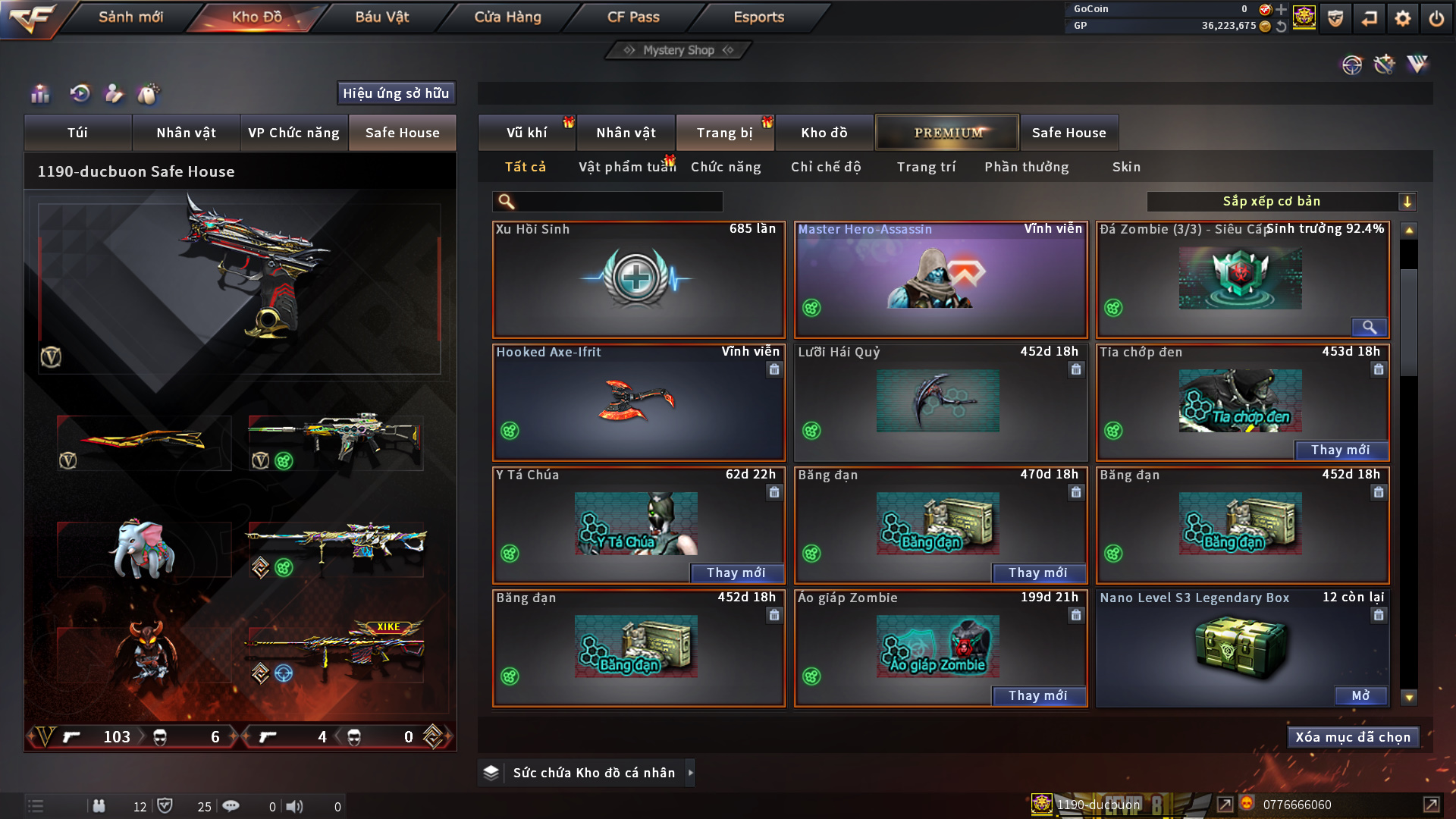1456x819 pixels.
Task: Open the Sắp xếp cơ bản sort dropdown
Action: [x=1280, y=202]
